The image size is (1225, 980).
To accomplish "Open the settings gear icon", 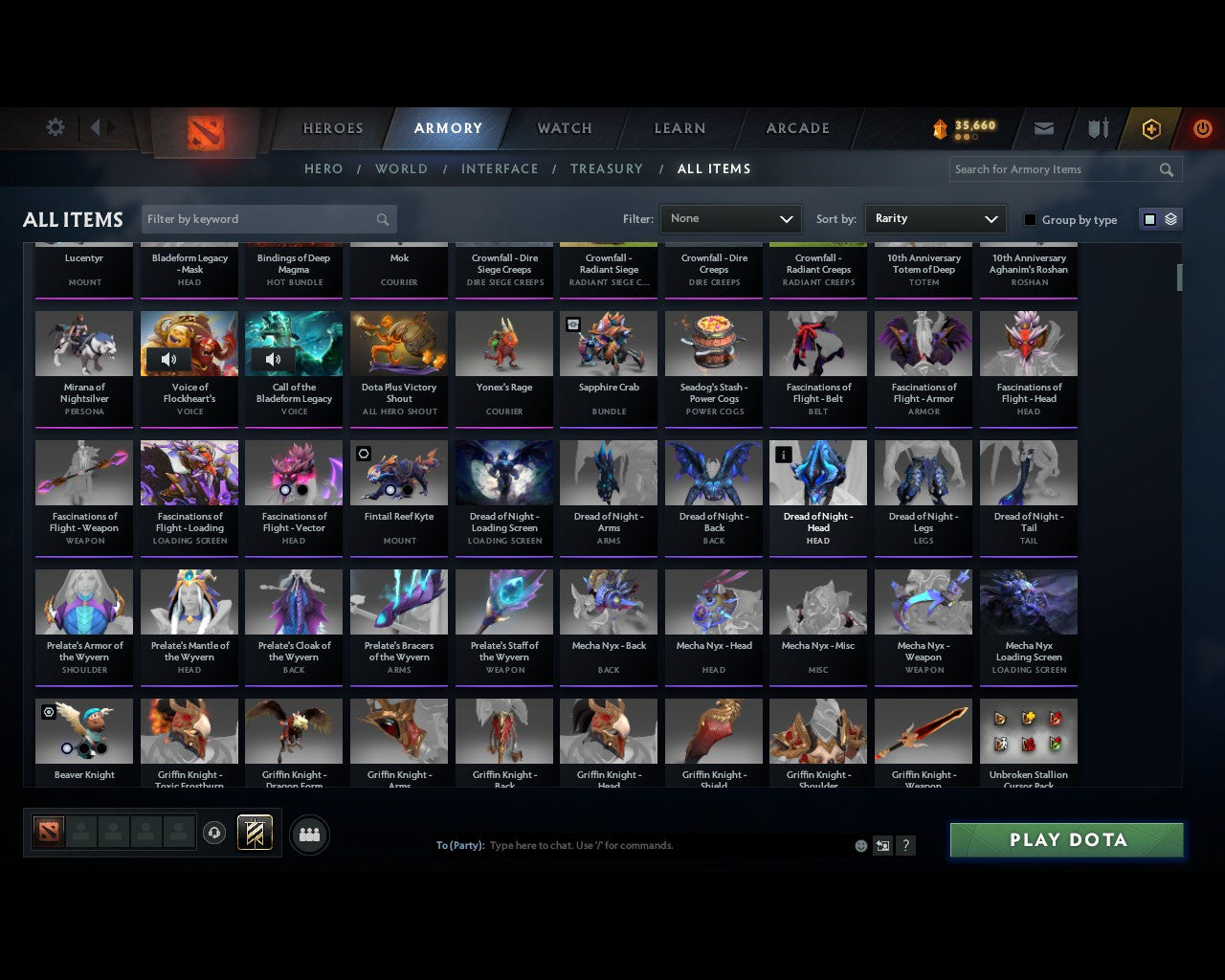I will (55, 126).
